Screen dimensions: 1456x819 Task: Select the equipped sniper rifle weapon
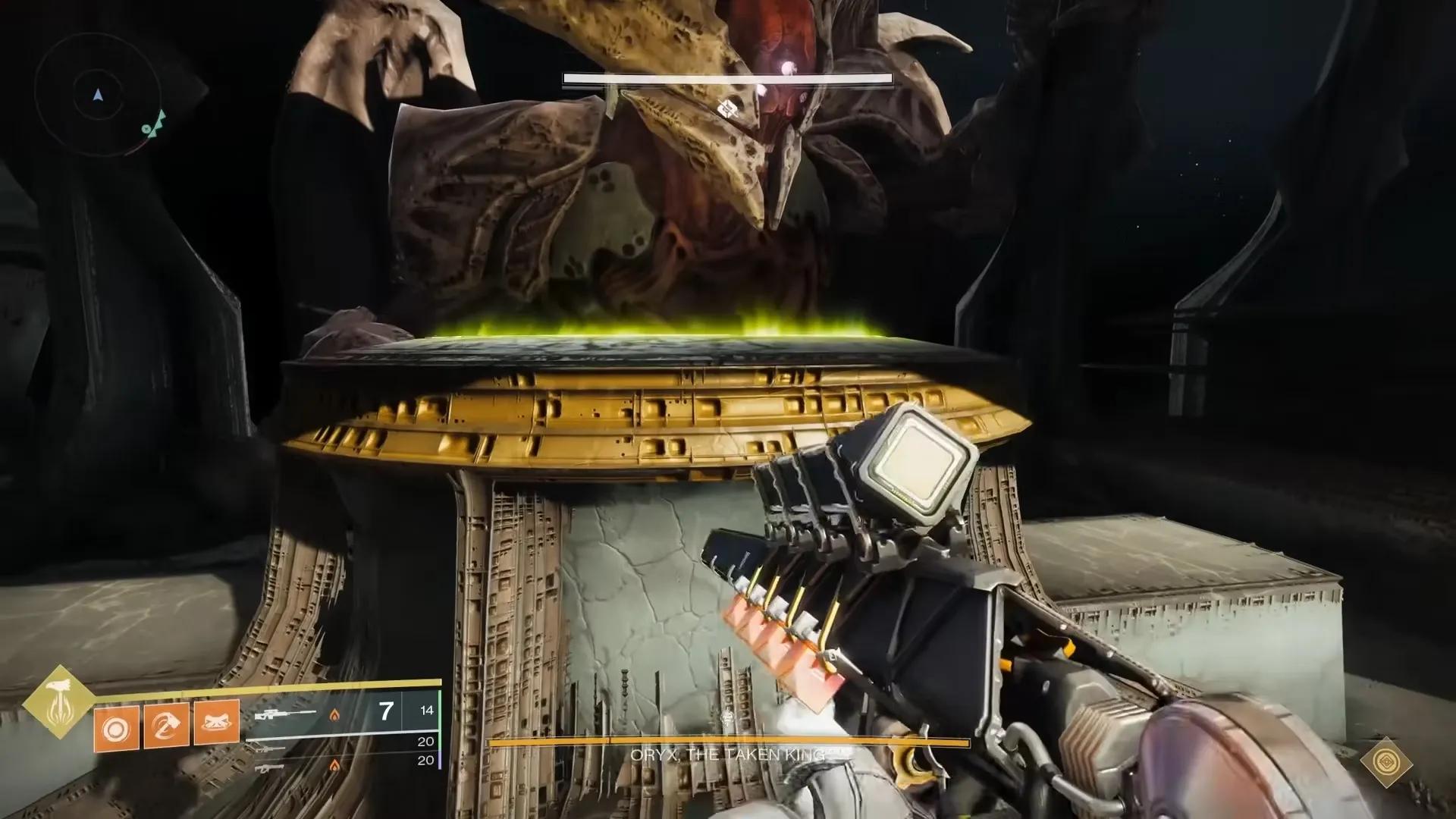click(x=286, y=714)
